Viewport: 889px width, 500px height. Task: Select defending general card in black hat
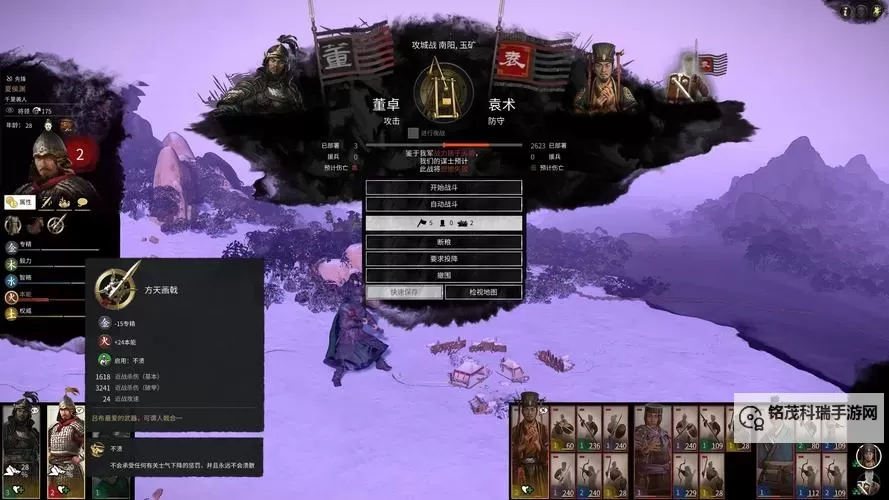(528, 445)
